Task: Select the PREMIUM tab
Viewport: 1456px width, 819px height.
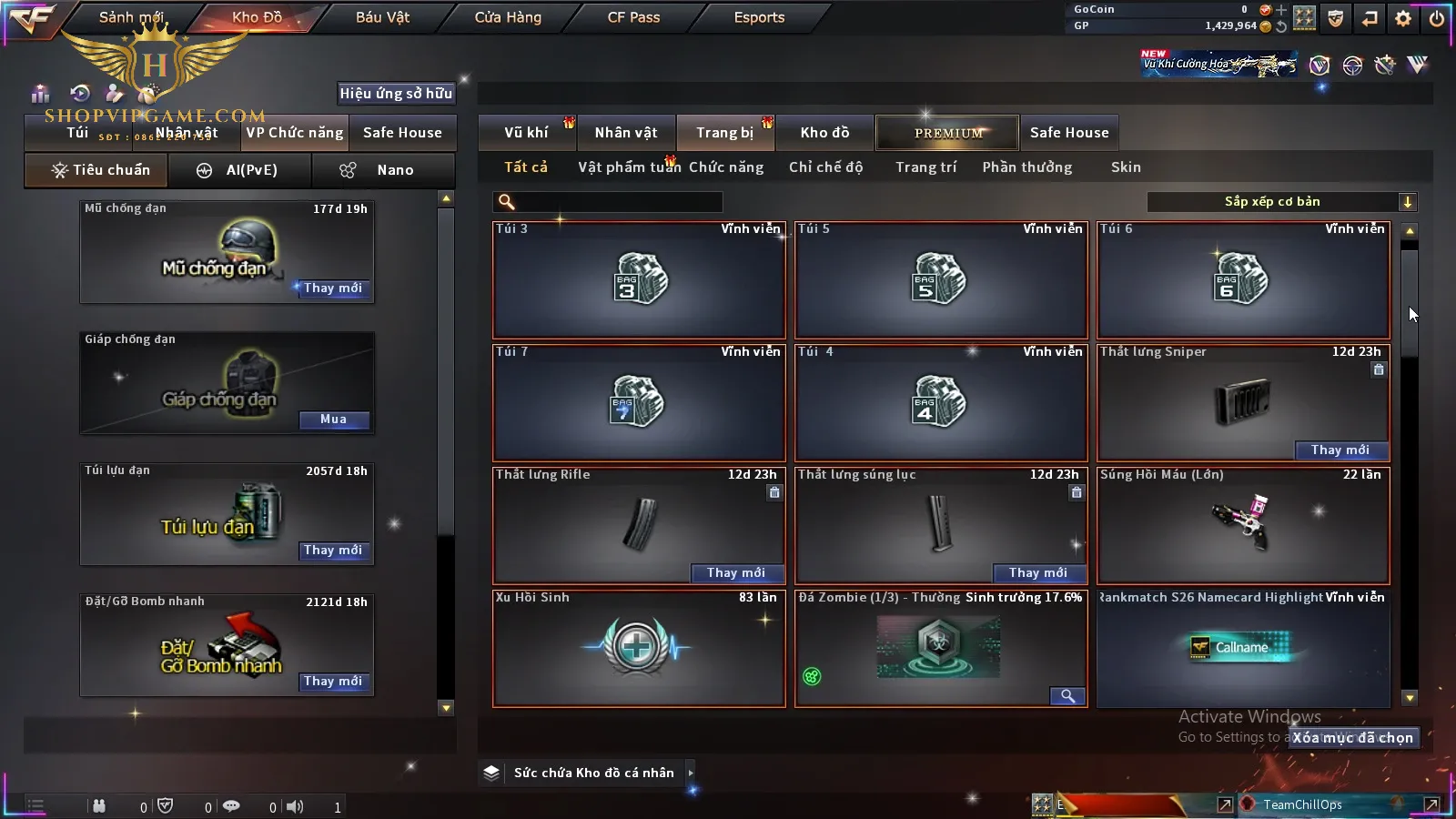Action: pos(947,133)
